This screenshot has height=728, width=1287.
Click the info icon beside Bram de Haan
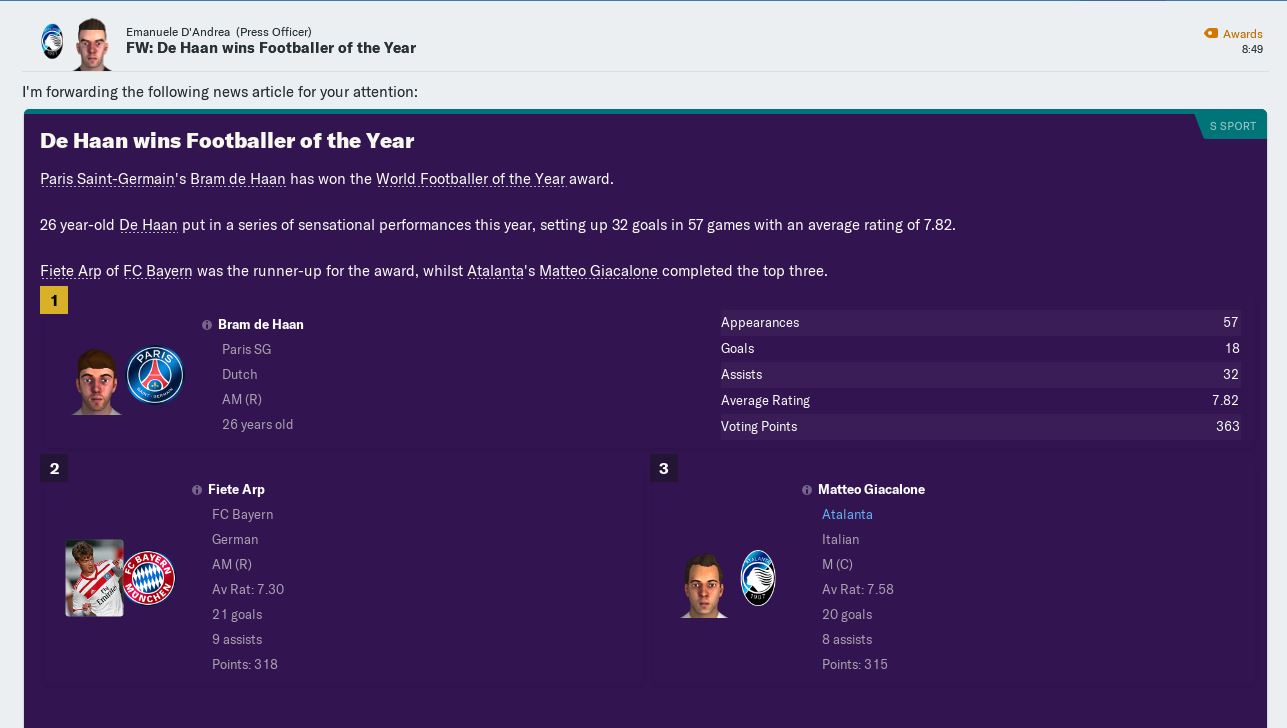pyautogui.click(x=207, y=325)
